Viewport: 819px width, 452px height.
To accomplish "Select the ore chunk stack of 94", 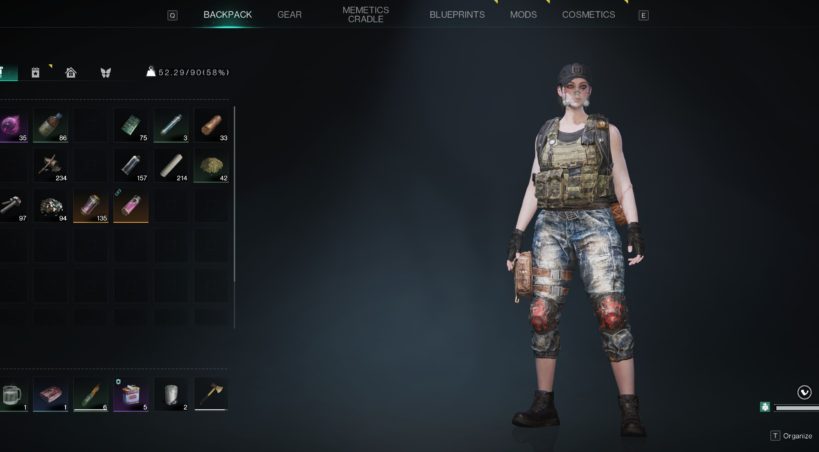I will click(x=51, y=206).
